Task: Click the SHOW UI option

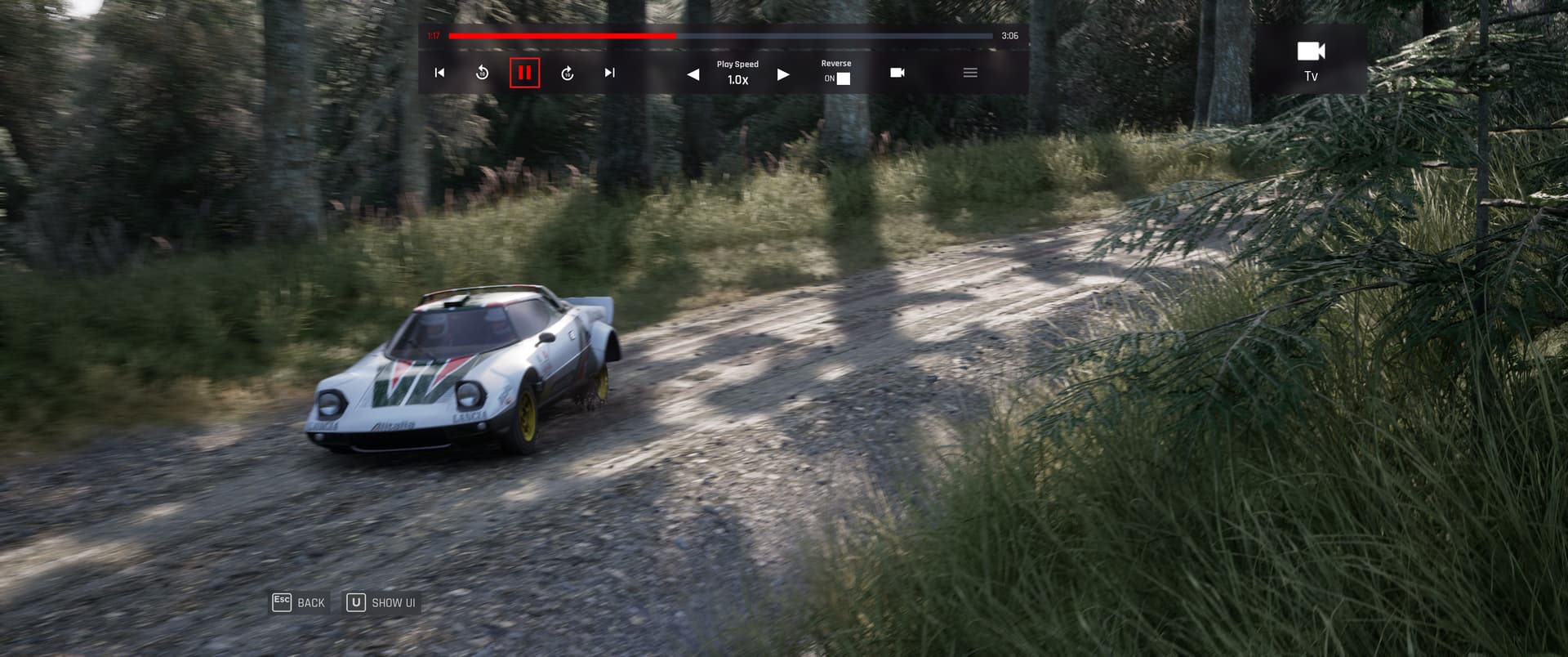Action: 382,603
